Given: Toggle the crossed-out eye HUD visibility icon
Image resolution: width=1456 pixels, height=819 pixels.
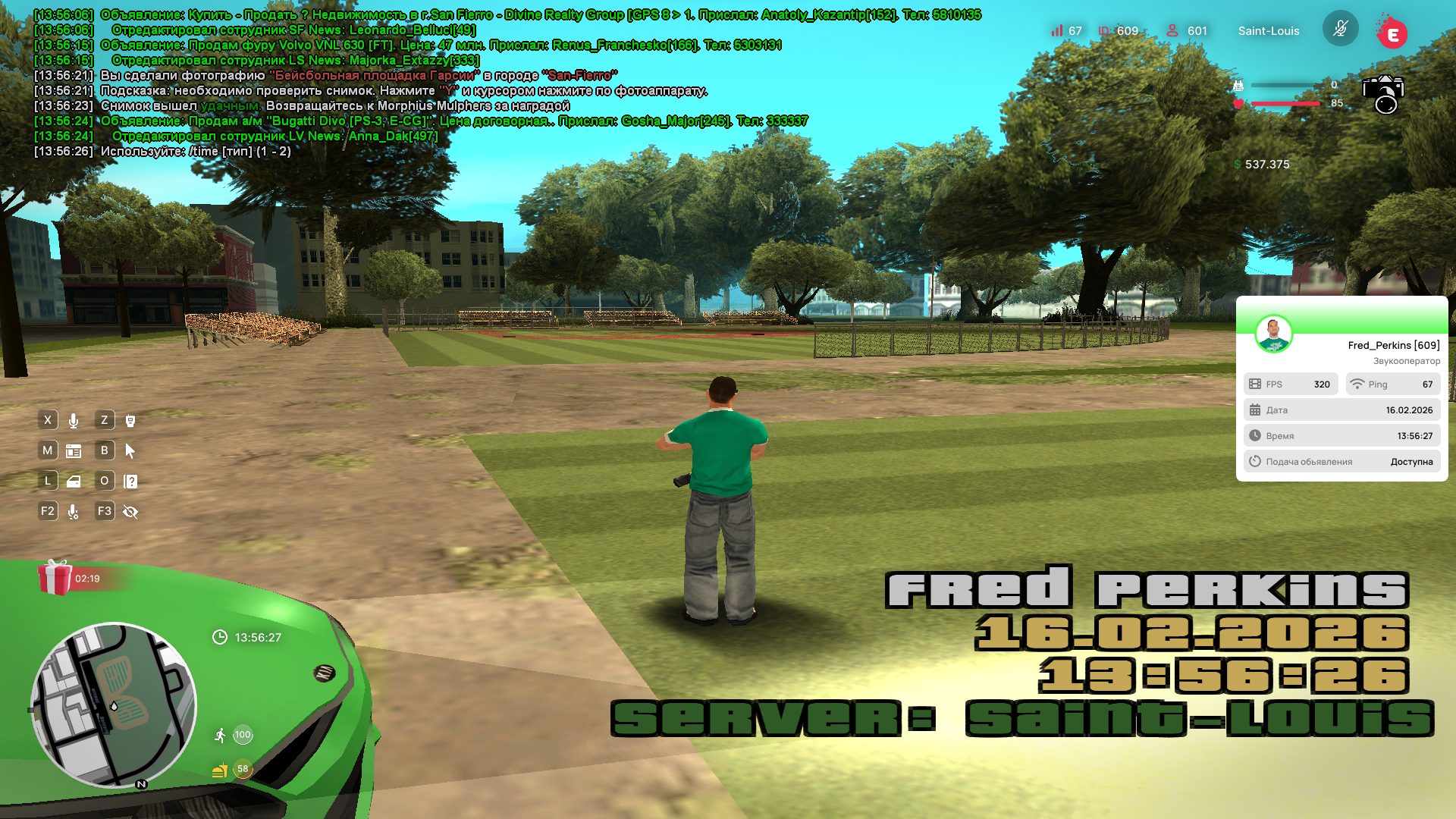Looking at the screenshot, I should [x=130, y=512].
